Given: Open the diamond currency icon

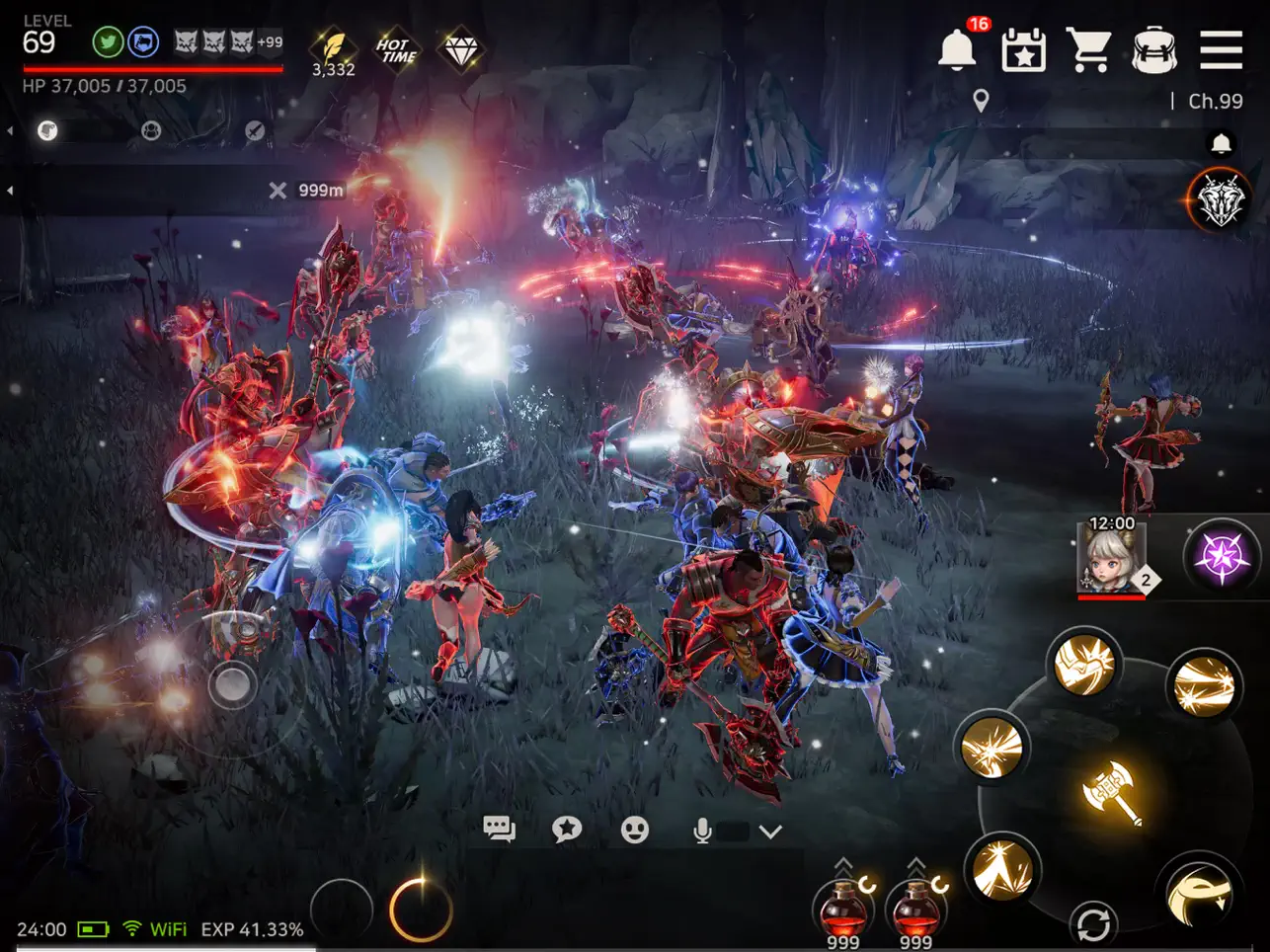Looking at the screenshot, I should tap(460, 49).
